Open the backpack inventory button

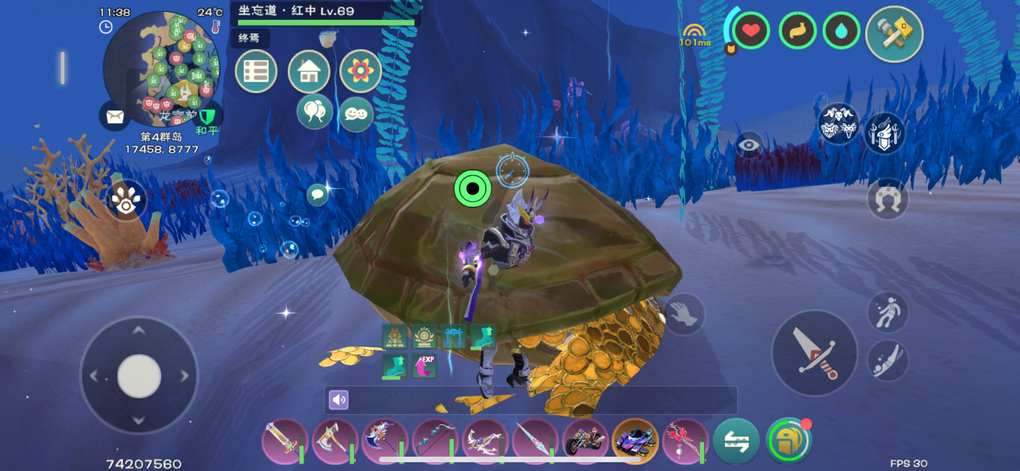pyautogui.click(x=788, y=440)
